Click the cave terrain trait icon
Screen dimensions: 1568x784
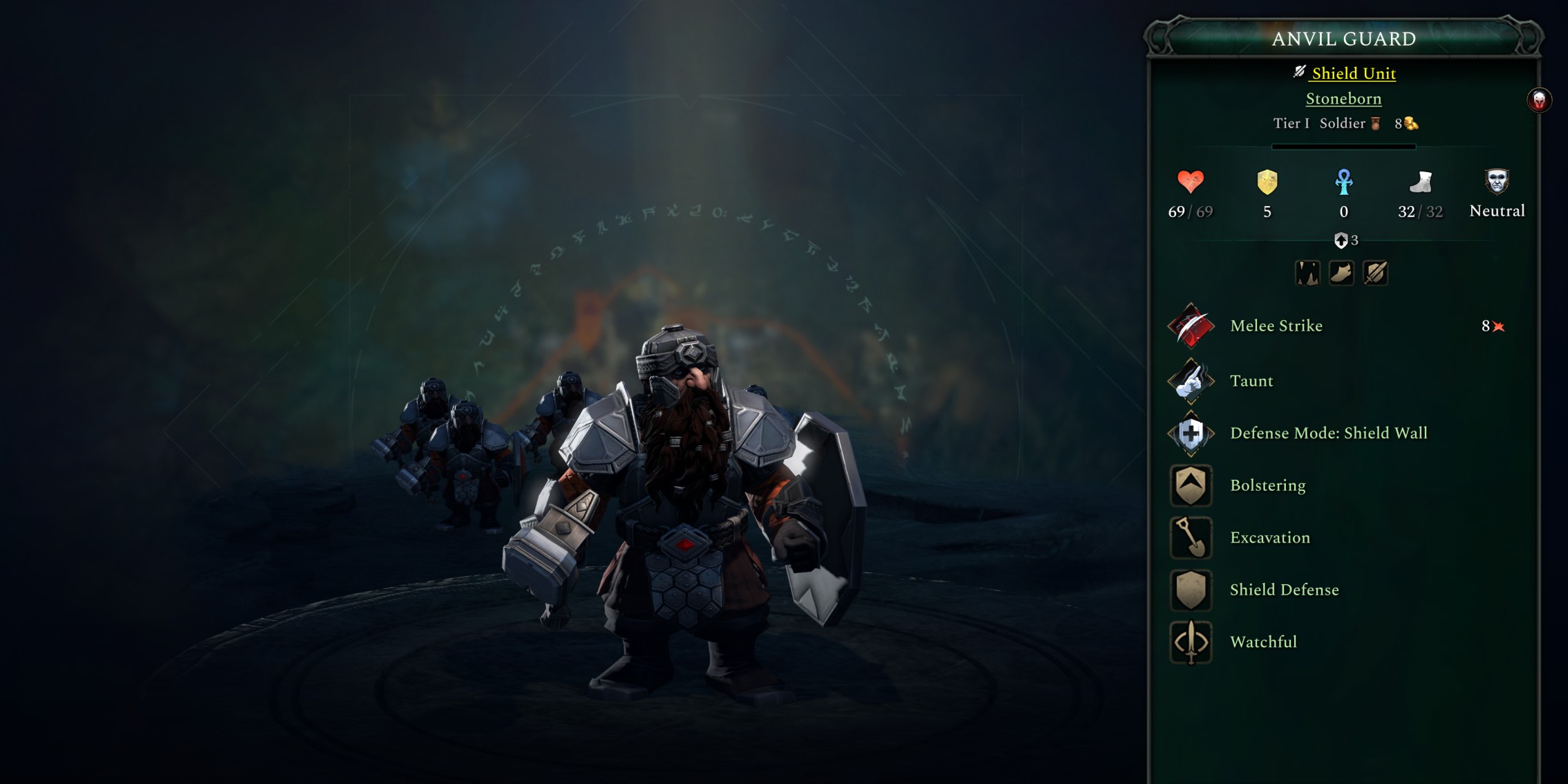click(x=1308, y=273)
